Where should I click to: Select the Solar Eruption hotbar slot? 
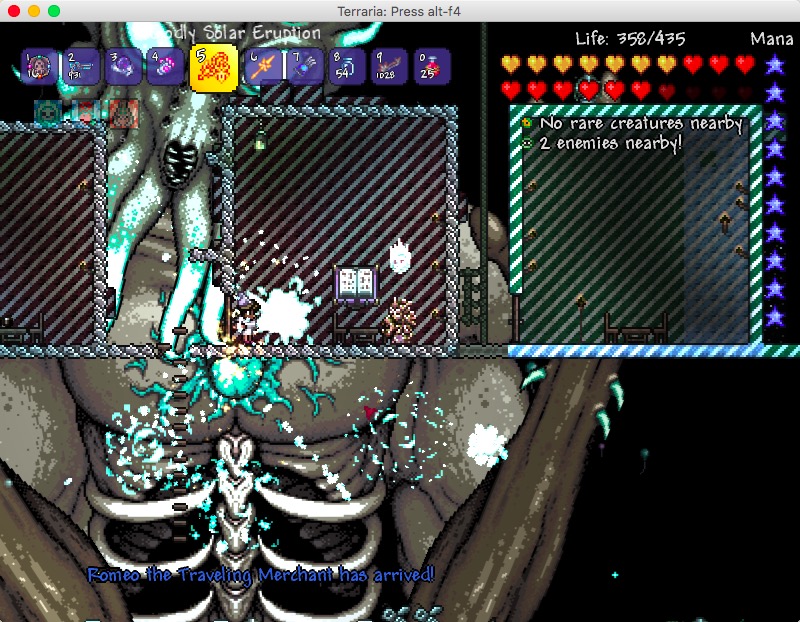[x=213, y=68]
